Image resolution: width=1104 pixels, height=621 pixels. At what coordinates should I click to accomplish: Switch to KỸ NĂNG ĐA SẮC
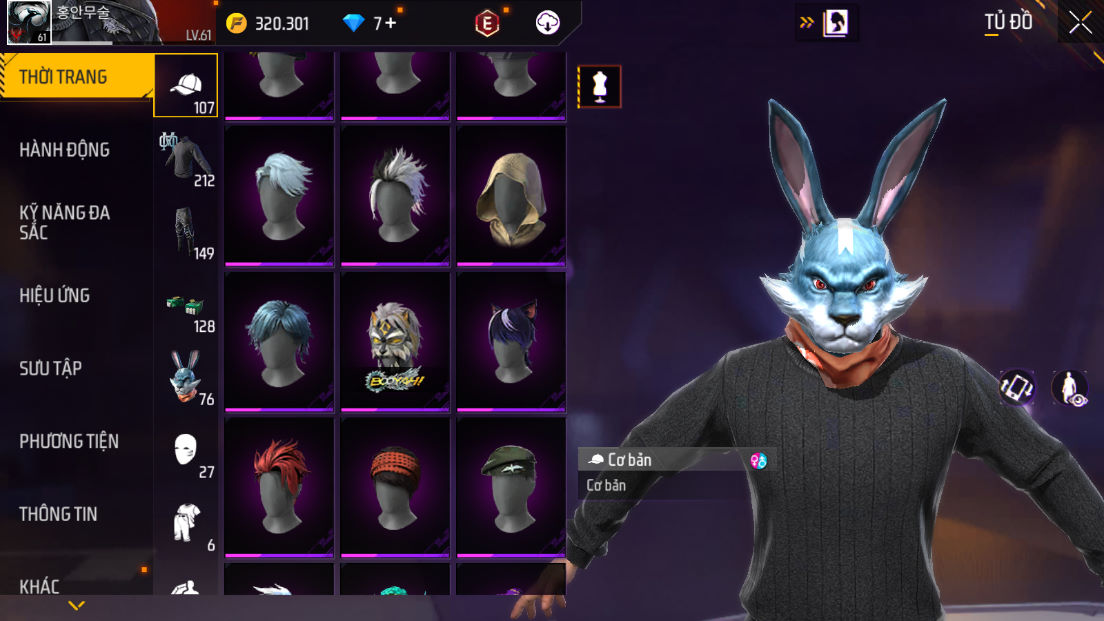(x=65, y=222)
